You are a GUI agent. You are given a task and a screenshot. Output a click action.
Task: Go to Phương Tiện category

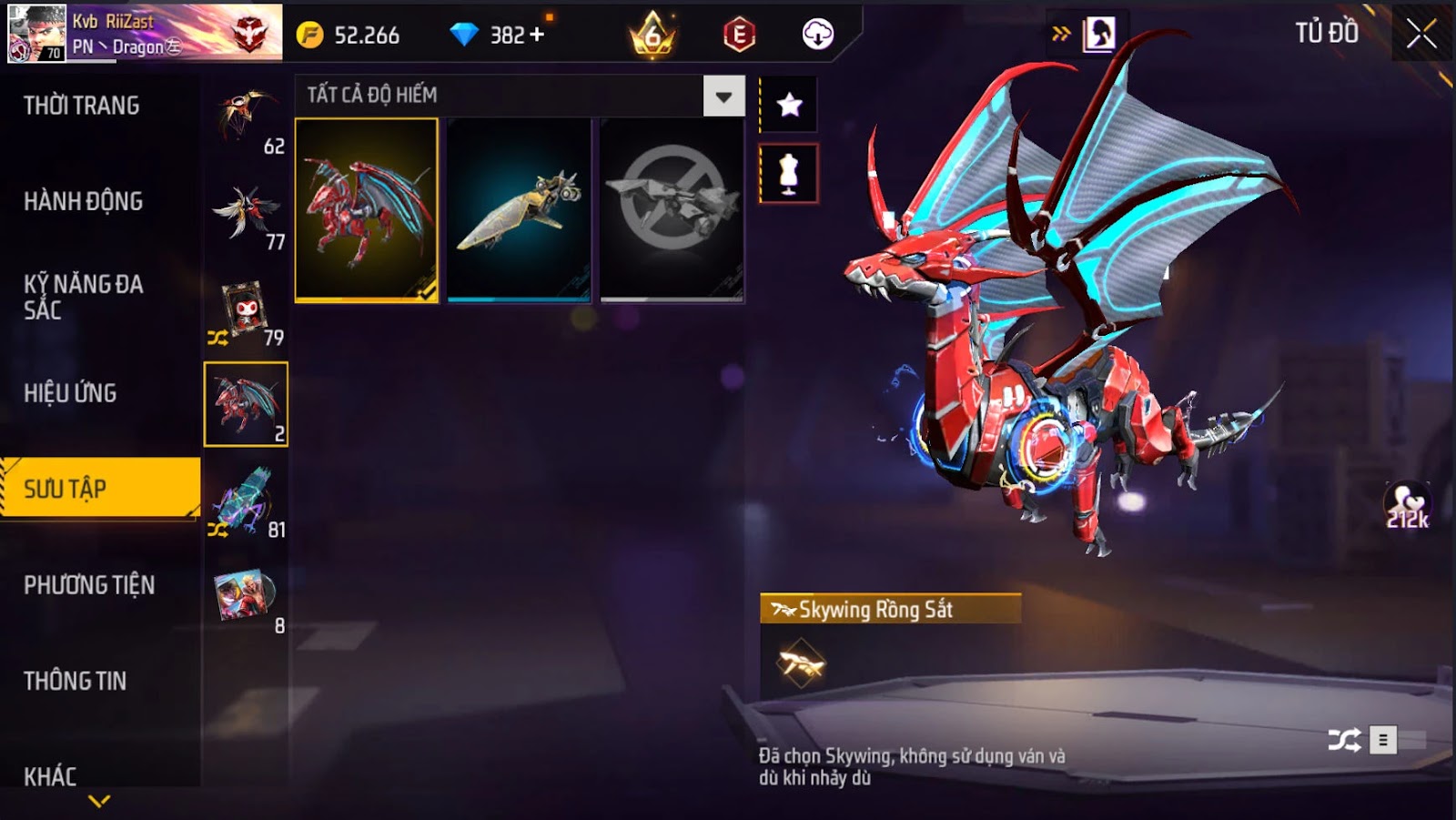89,585
